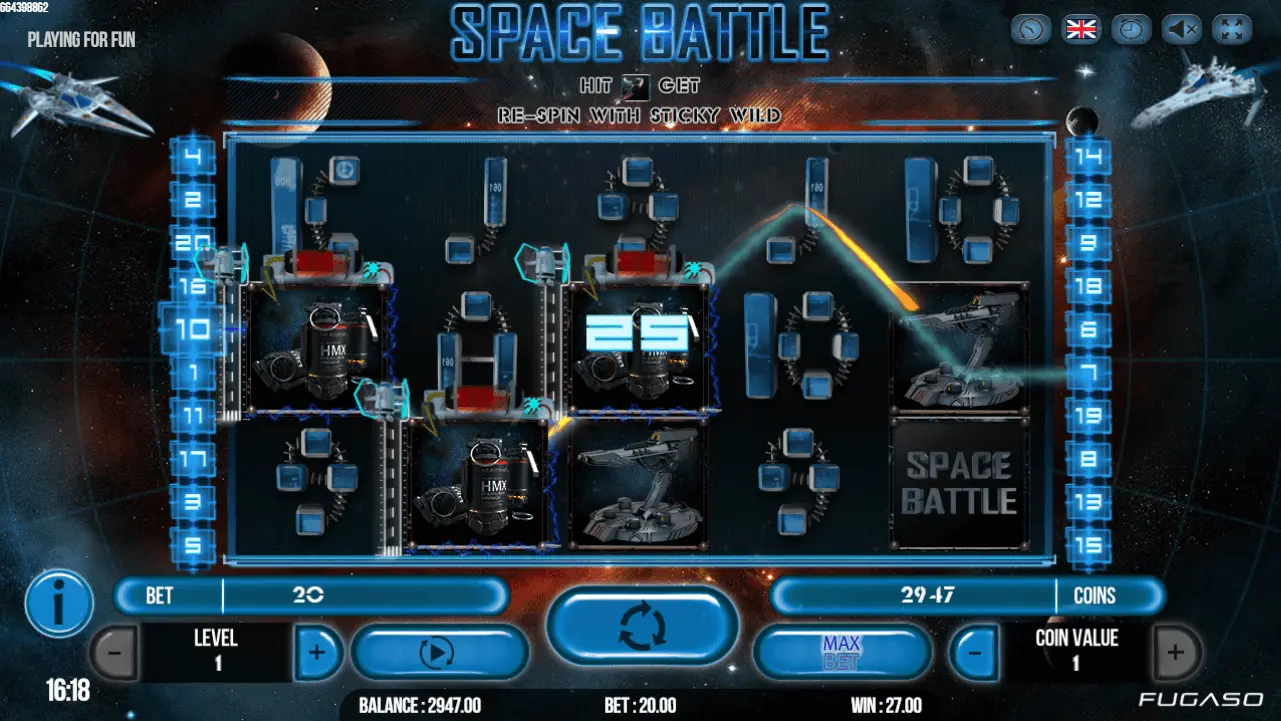Choose payline number 19 on the right

[x=1089, y=415]
